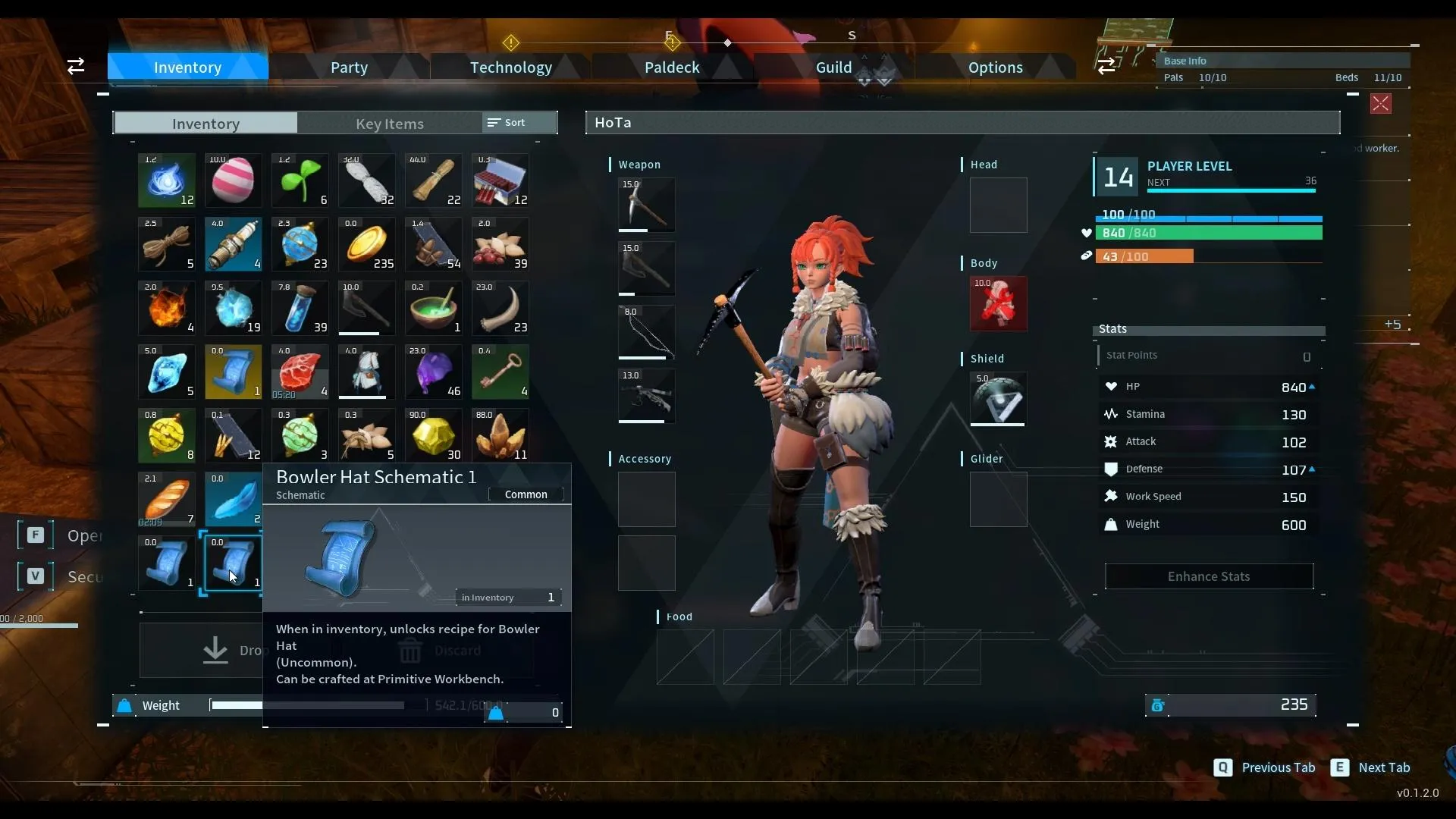This screenshot has width=1456, height=819.
Task: Select the pink striped egg slot
Action: point(234,180)
